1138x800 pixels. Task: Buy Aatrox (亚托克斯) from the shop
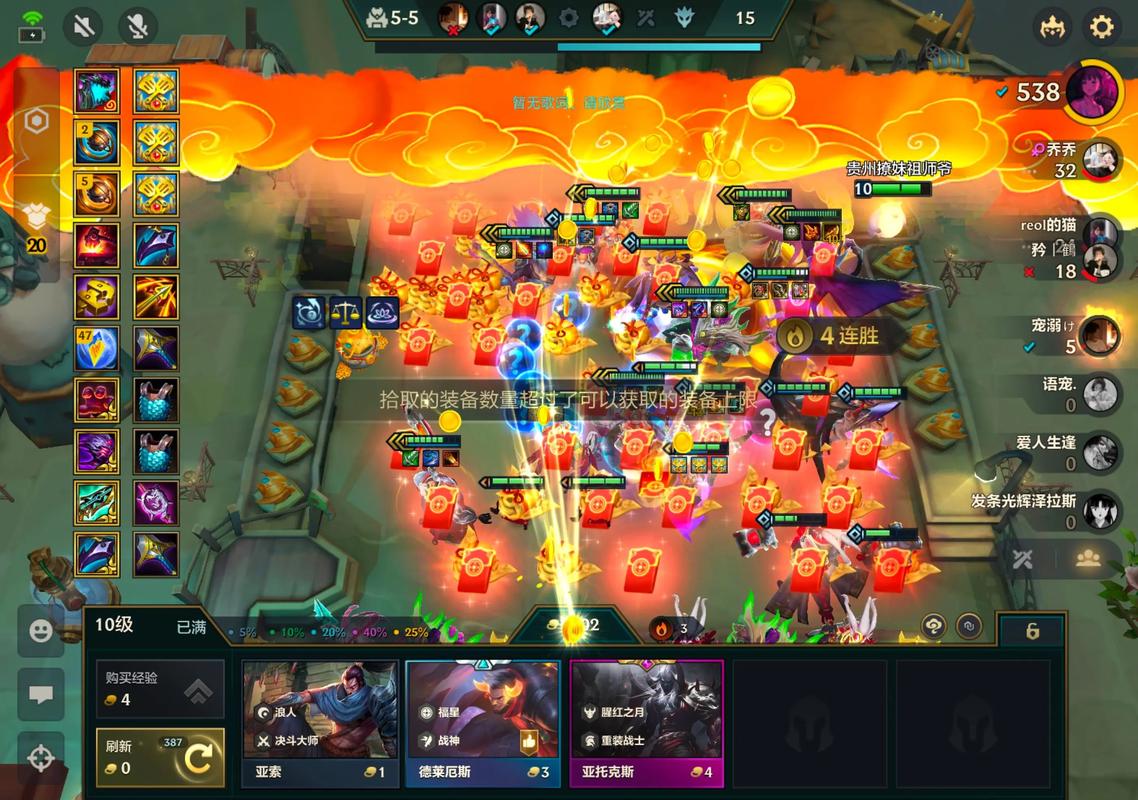(646, 722)
